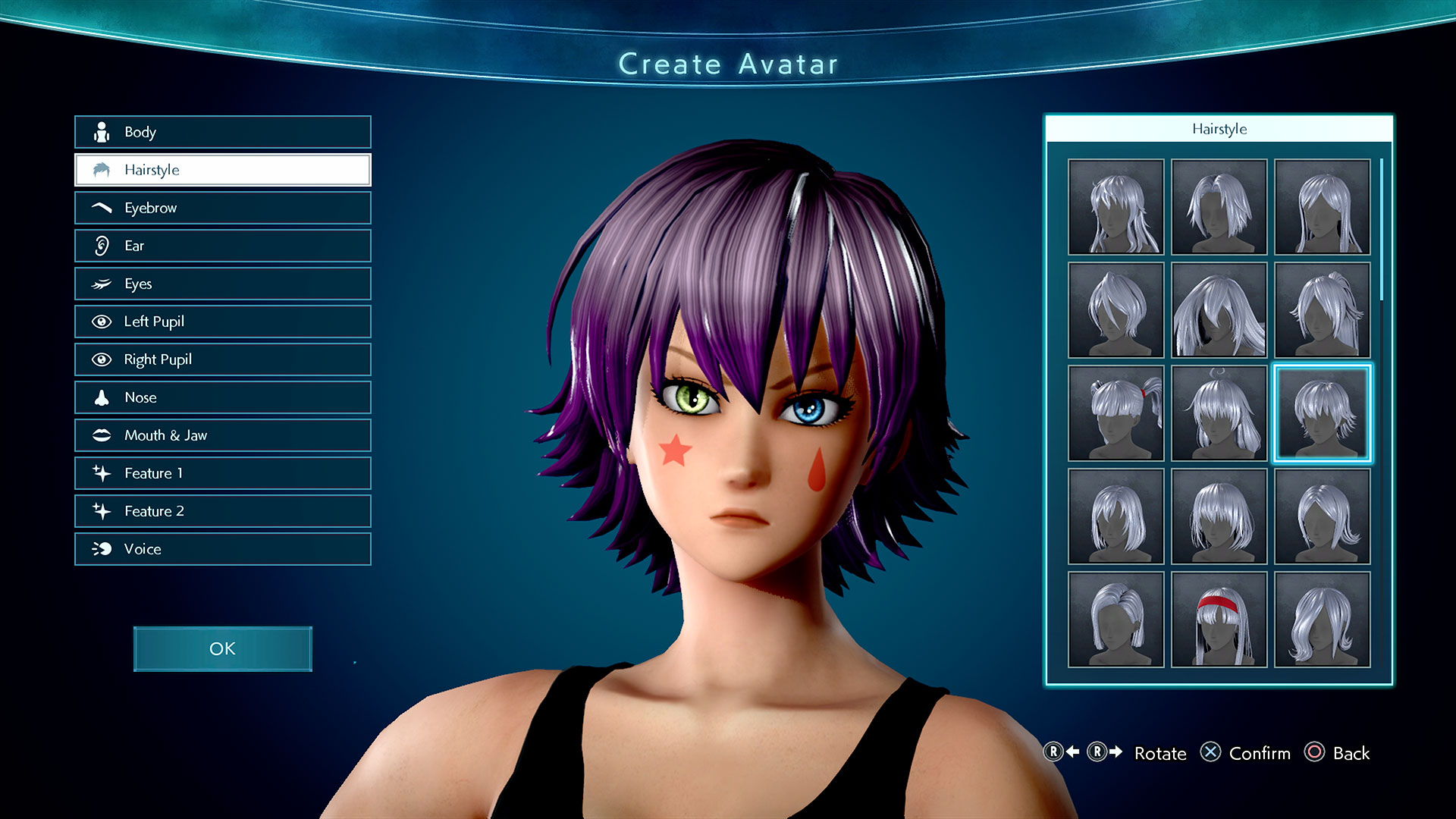Screen dimensions: 1456x819
Task: Click the hairstyle list scrollbar
Action: pos(1382,229)
